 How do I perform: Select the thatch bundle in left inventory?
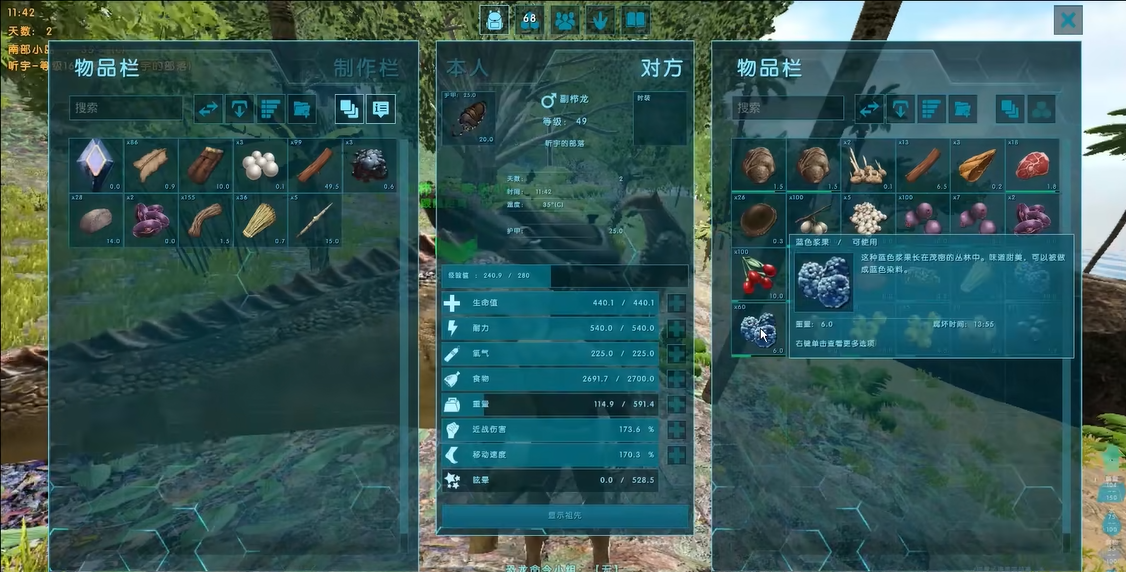click(x=260, y=219)
